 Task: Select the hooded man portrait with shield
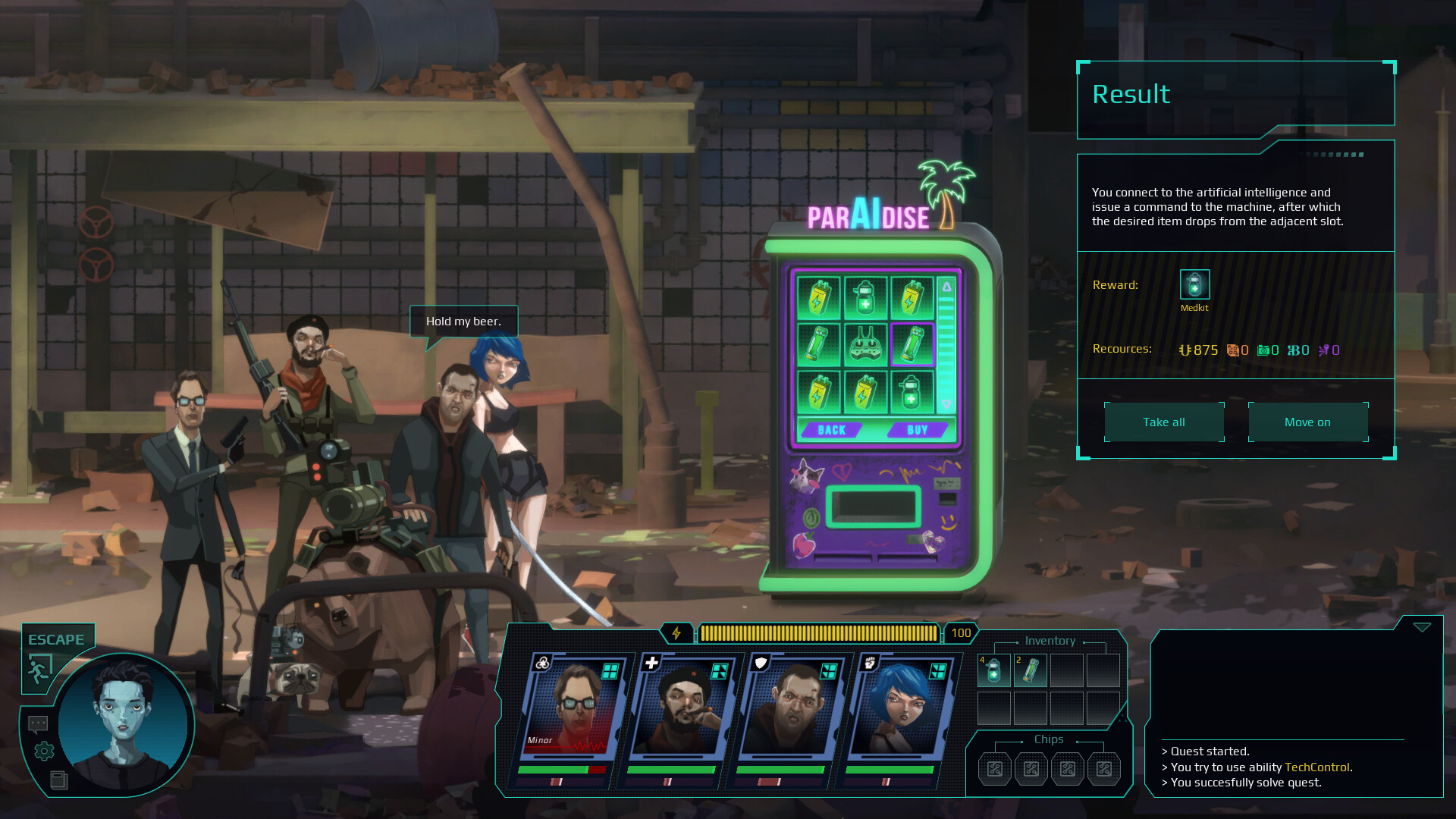[x=791, y=709]
